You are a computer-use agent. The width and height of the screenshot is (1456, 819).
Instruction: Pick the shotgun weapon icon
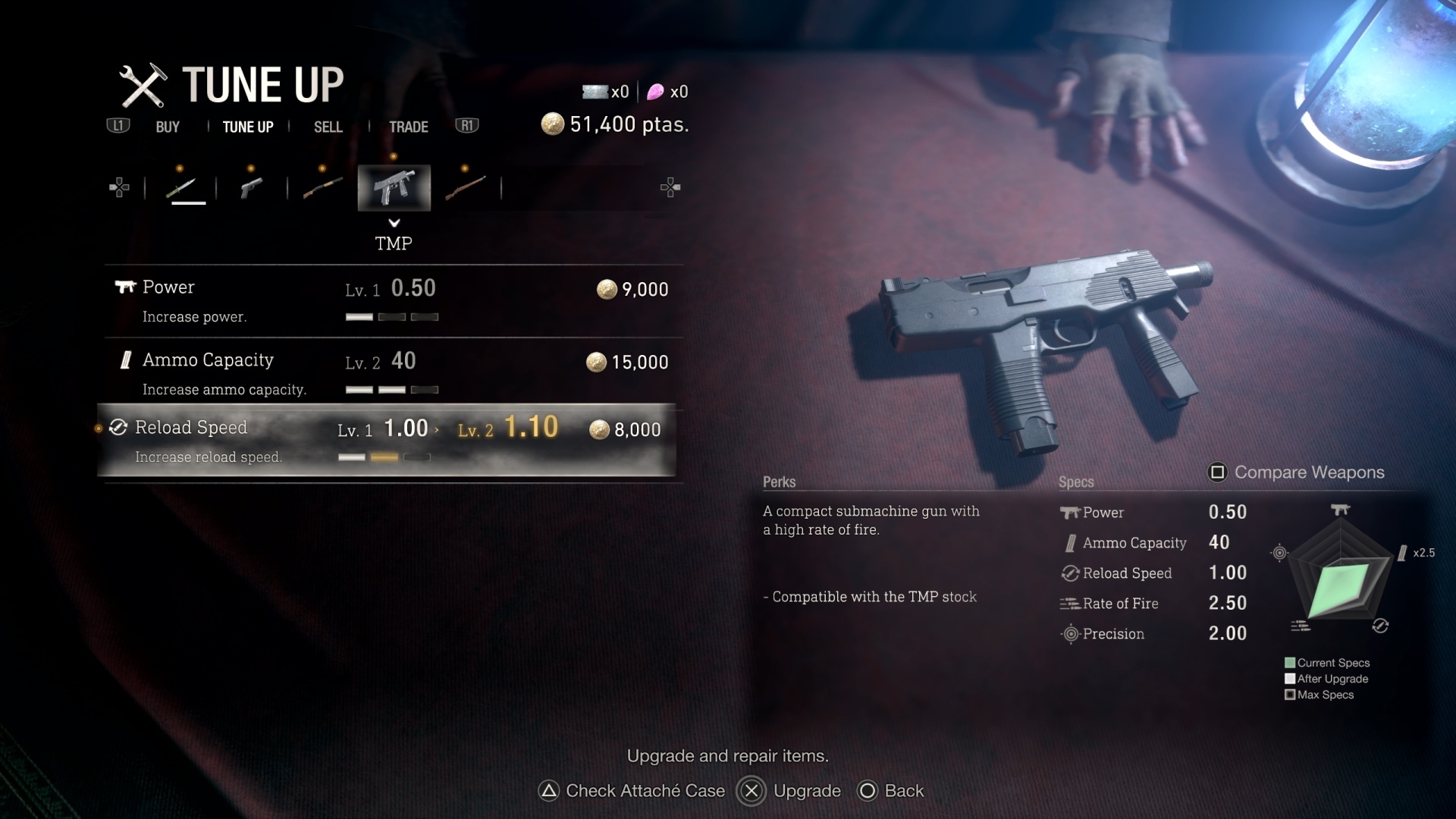click(x=322, y=187)
